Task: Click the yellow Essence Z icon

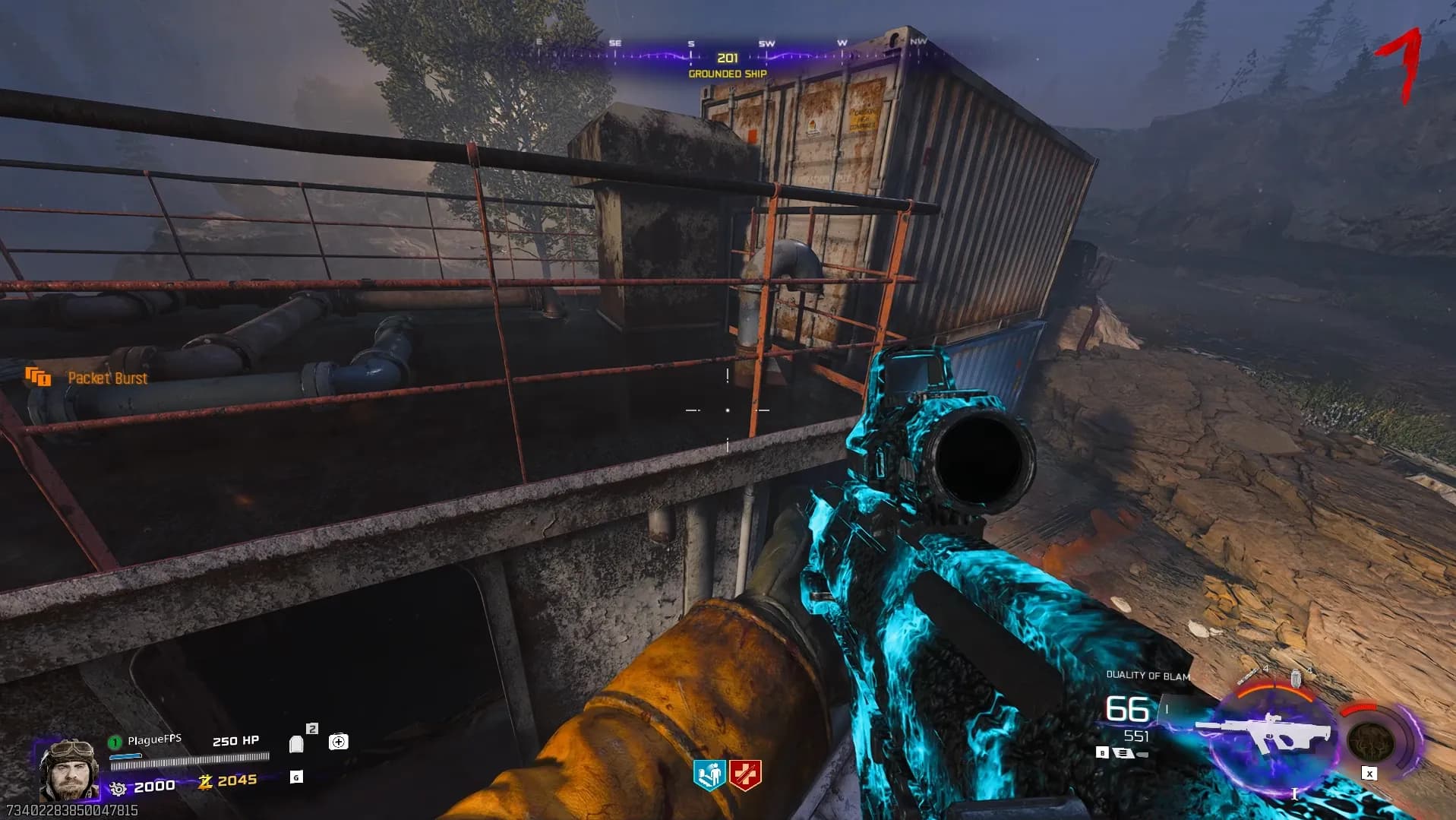Action: pyautogui.click(x=205, y=781)
